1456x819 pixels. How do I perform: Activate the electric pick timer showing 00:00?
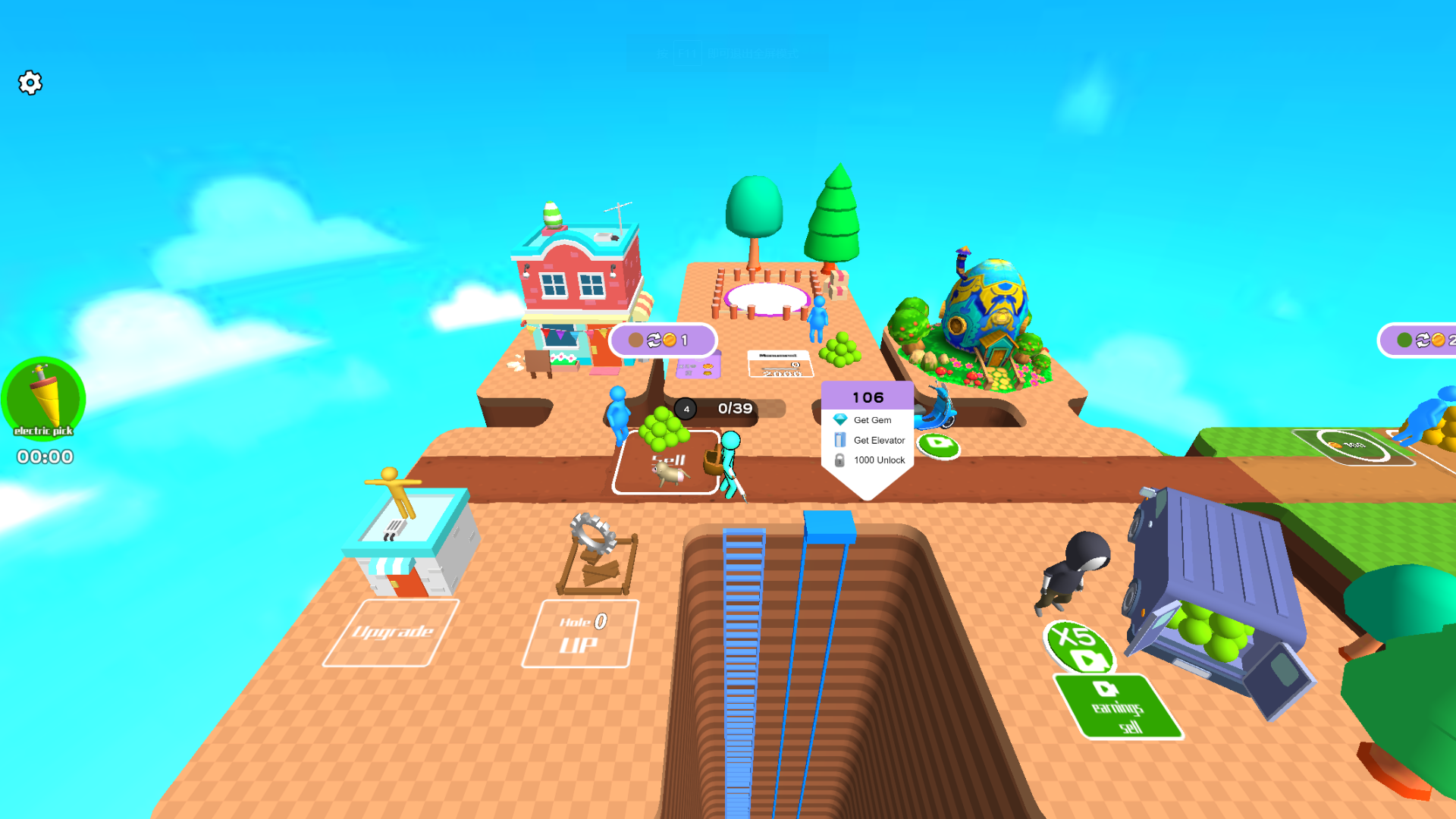click(43, 457)
